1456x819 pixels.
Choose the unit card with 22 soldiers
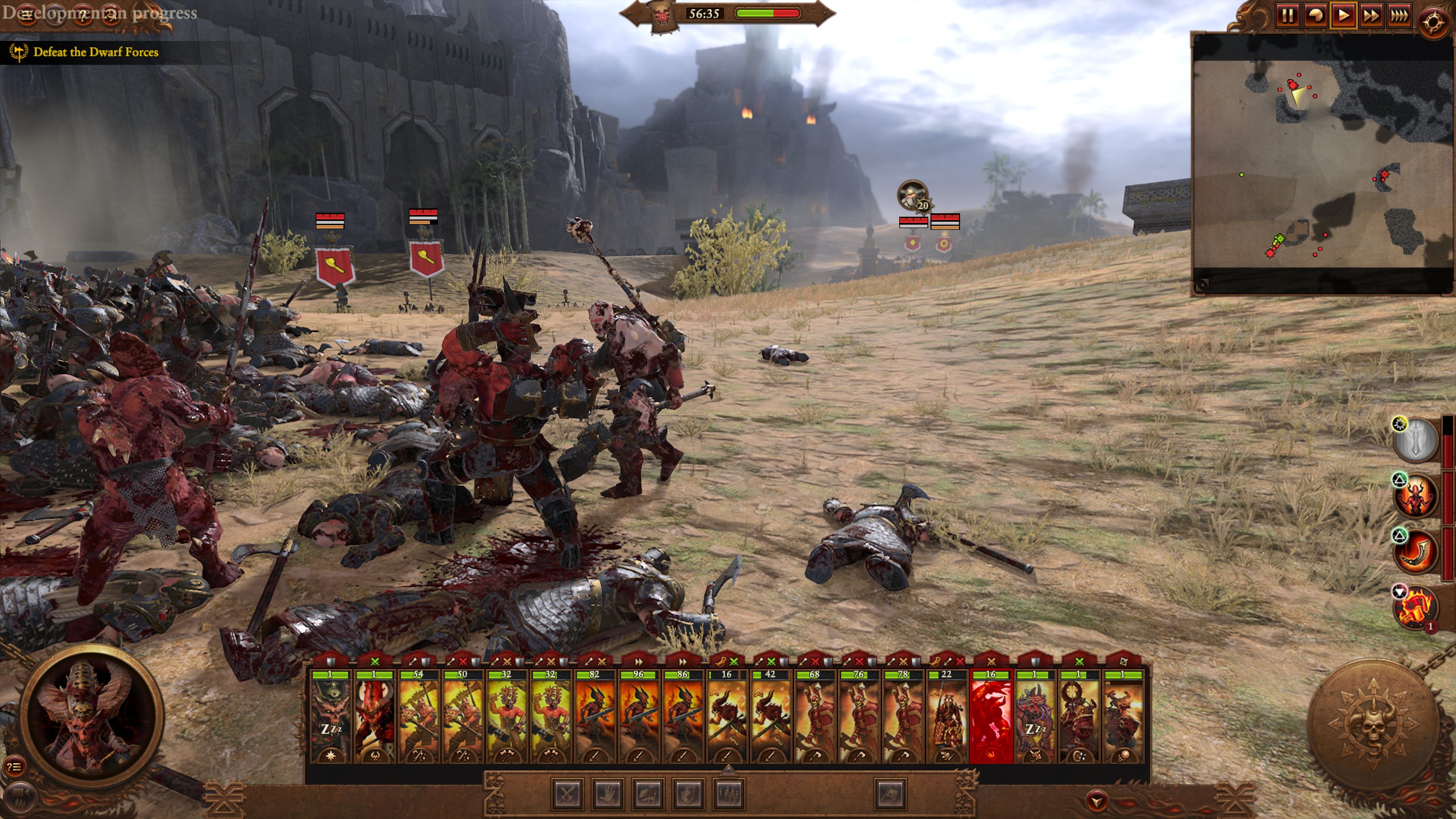(946, 717)
